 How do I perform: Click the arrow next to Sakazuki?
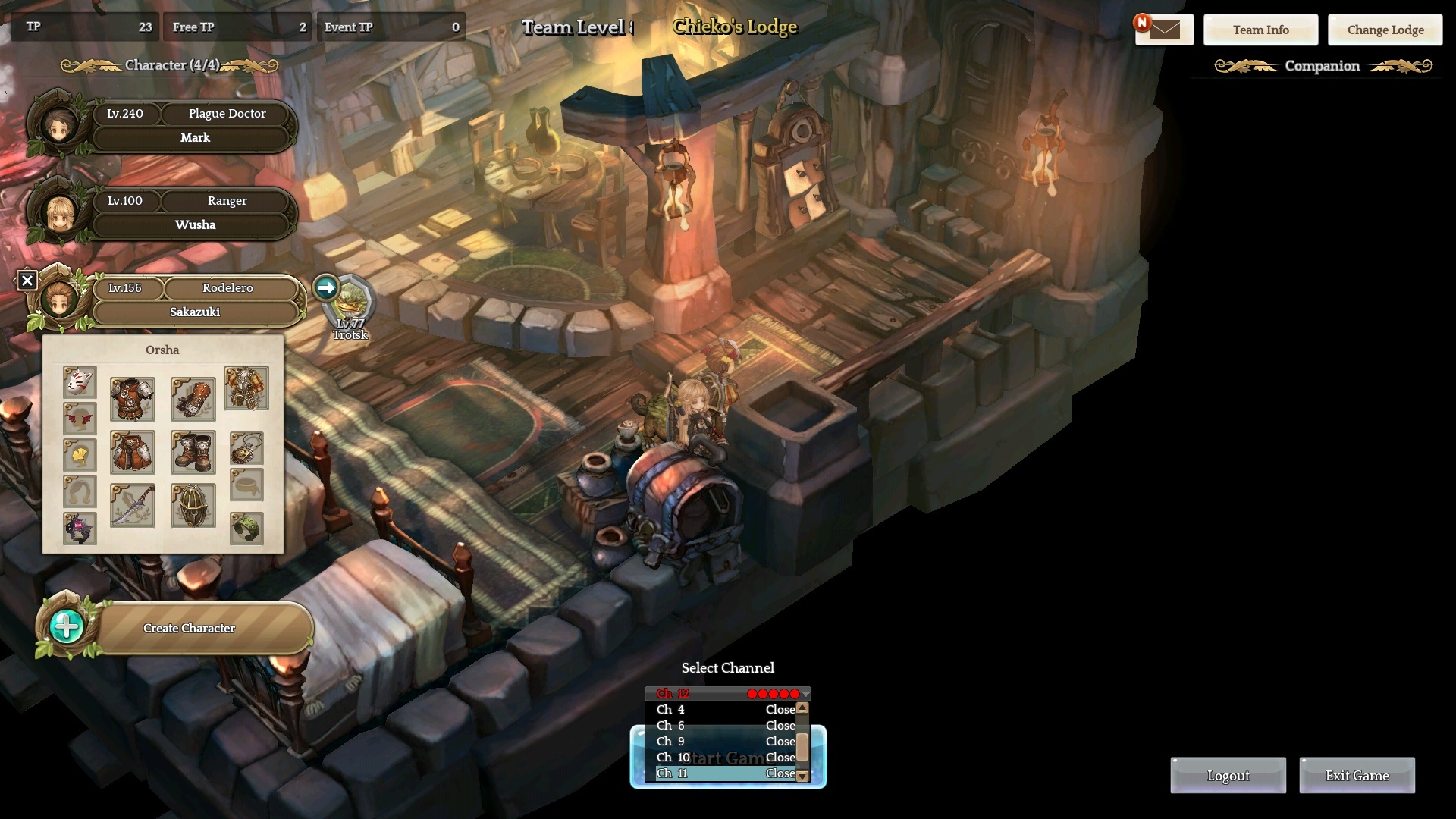pyautogui.click(x=326, y=288)
